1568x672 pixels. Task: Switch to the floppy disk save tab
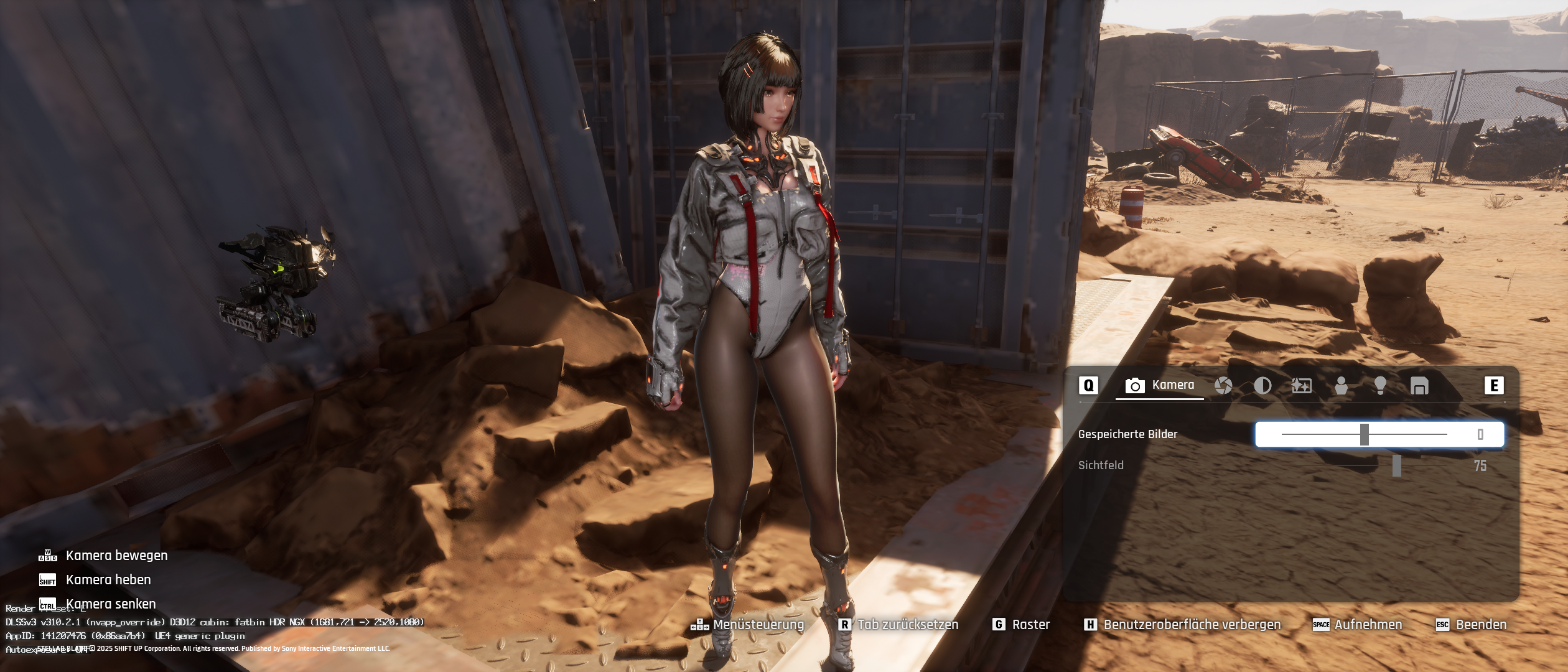(1419, 386)
